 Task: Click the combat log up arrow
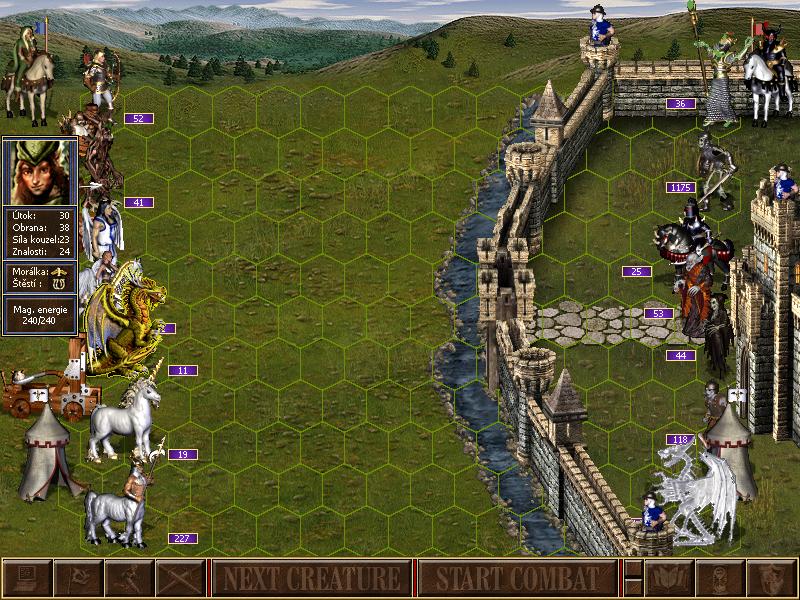click(x=632, y=569)
